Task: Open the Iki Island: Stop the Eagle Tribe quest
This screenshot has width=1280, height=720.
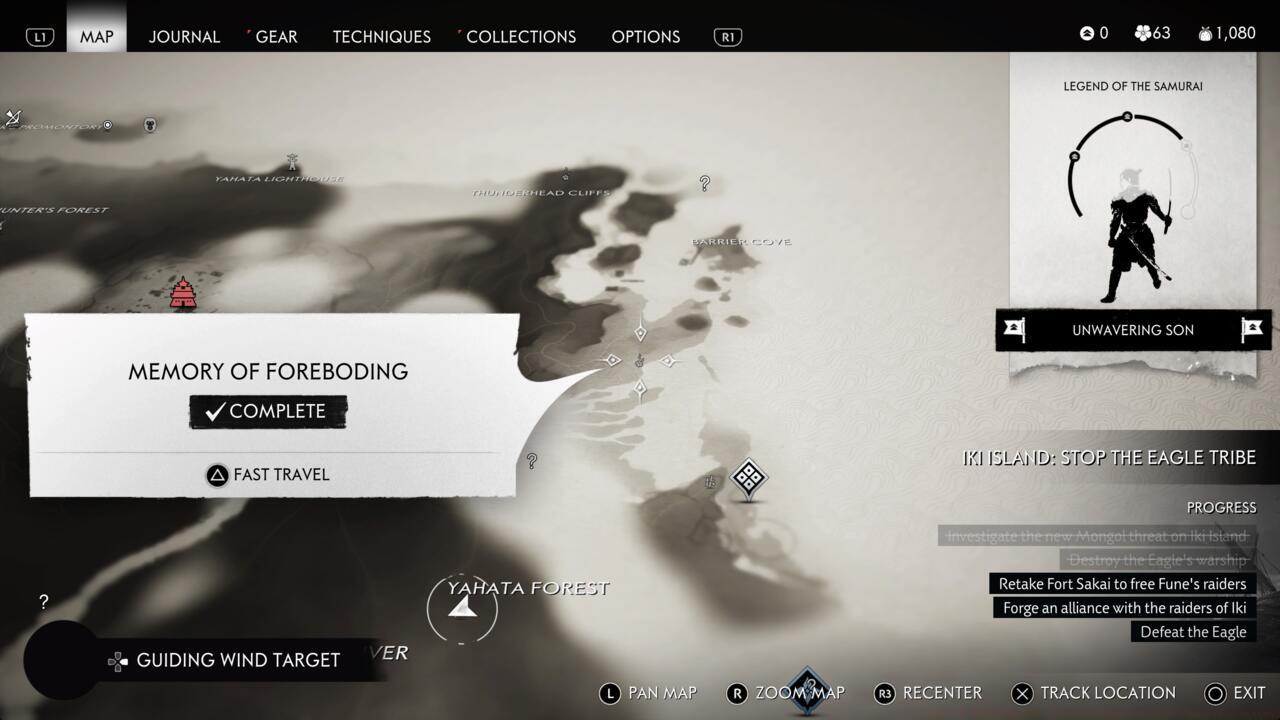Action: pyautogui.click(x=1108, y=458)
